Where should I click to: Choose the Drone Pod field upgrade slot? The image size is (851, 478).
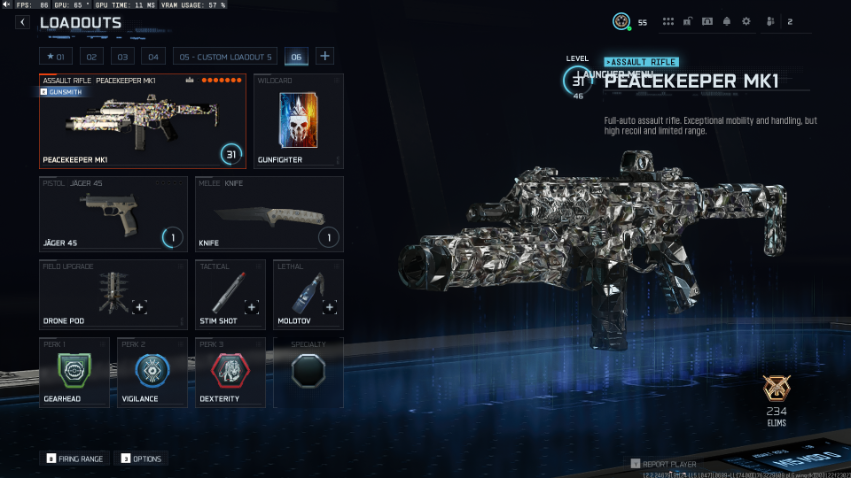[113, 294]
